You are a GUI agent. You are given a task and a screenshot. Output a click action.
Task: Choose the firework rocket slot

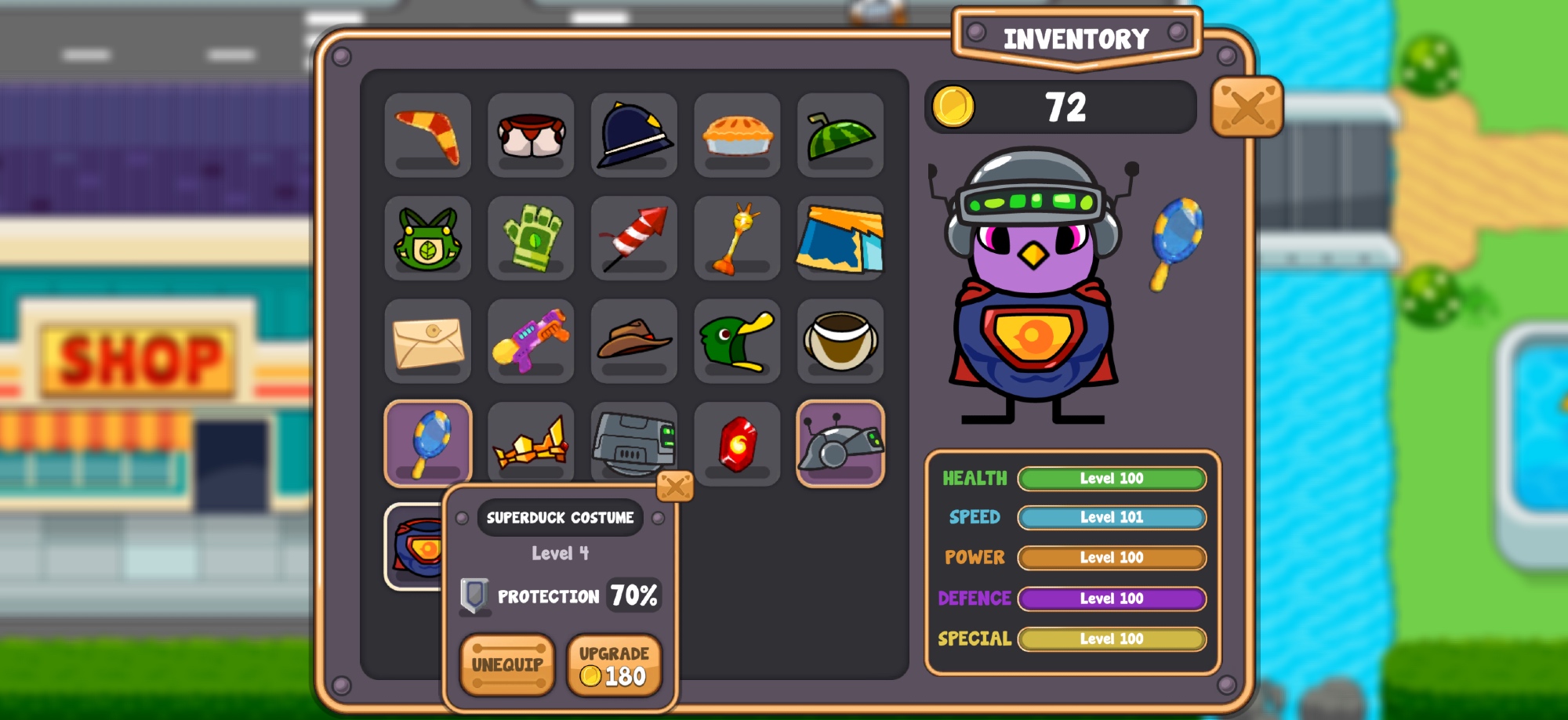(x=633, y=238)
